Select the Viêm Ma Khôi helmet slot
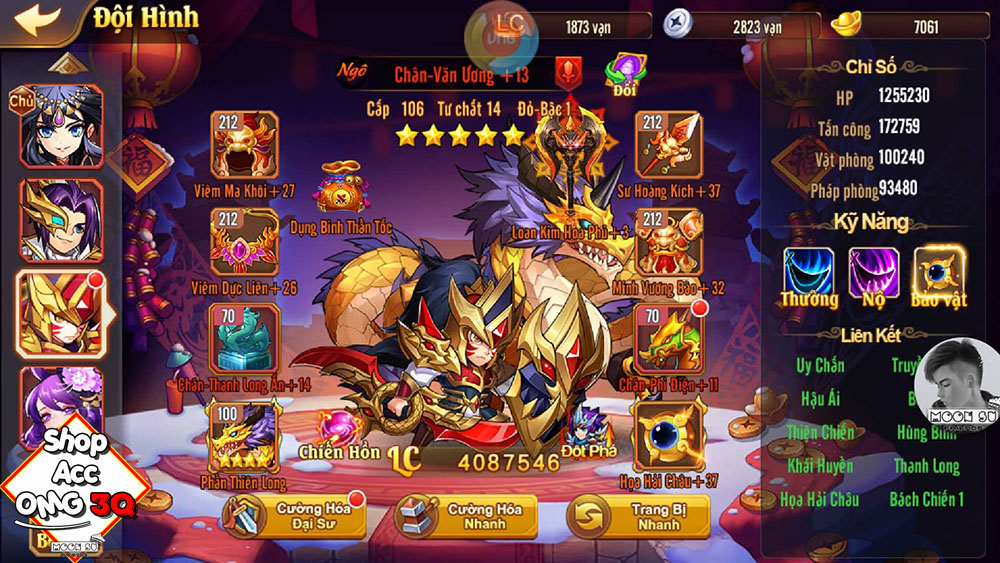 point(244,146)
